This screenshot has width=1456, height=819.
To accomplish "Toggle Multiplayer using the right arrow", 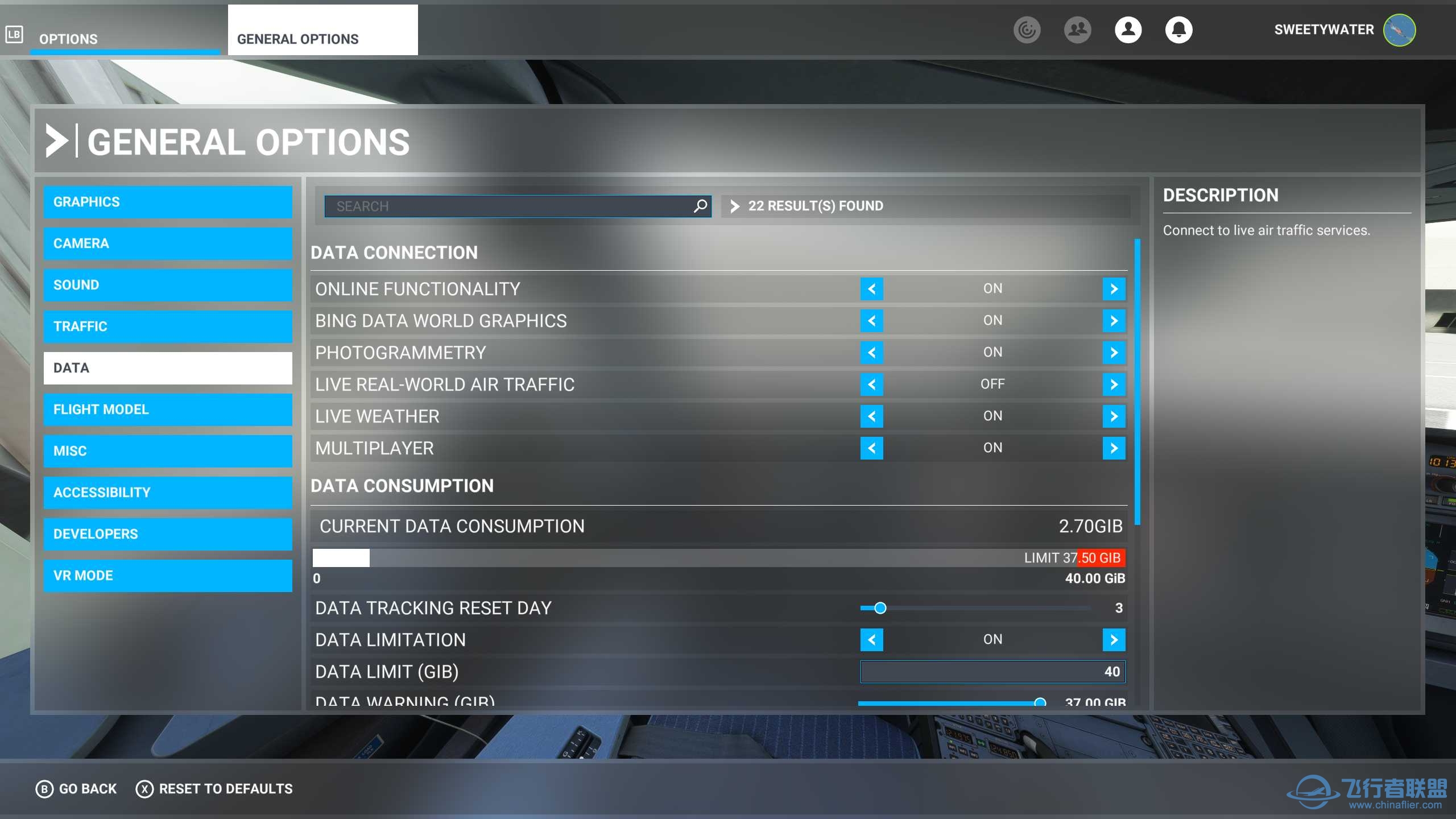I will [1114, 448].
